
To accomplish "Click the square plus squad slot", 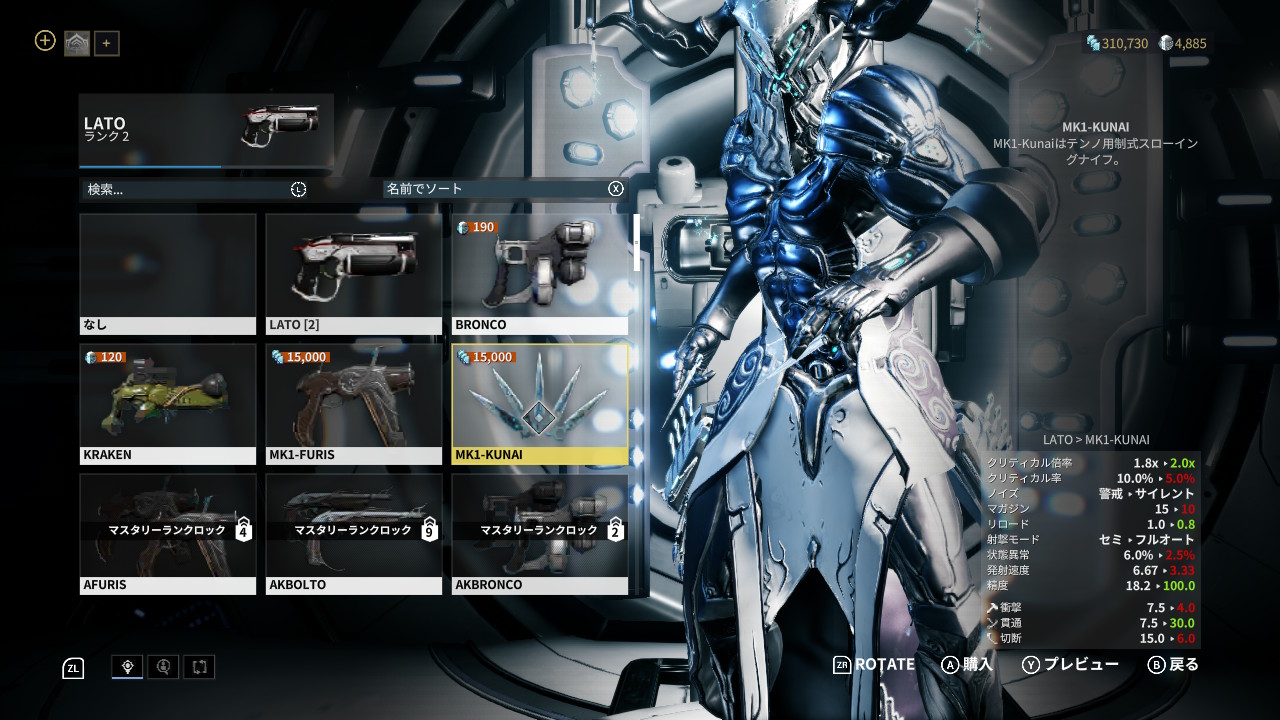I will click(107, 43).
